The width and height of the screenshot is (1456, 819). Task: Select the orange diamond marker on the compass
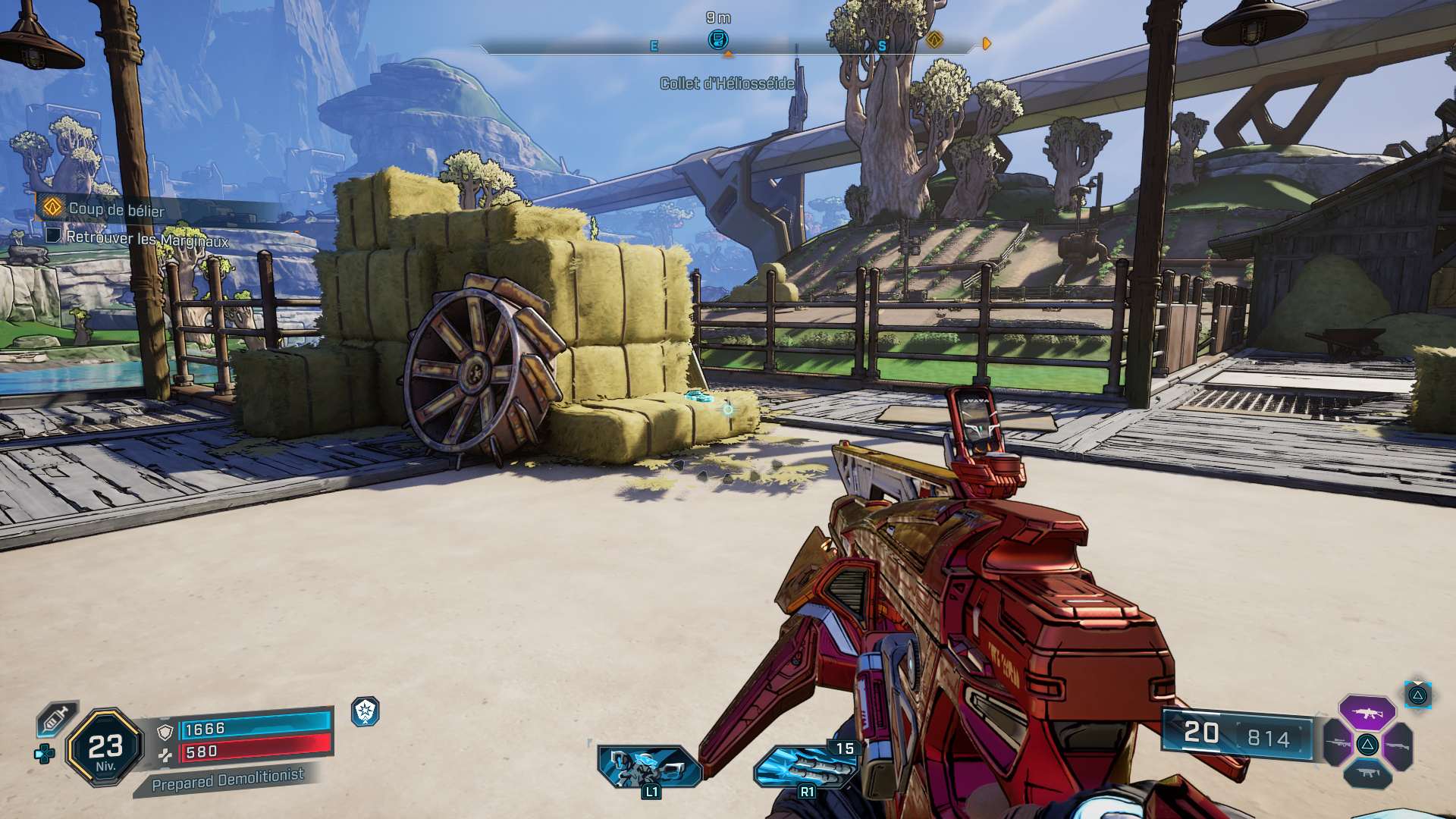coord(934,39)
